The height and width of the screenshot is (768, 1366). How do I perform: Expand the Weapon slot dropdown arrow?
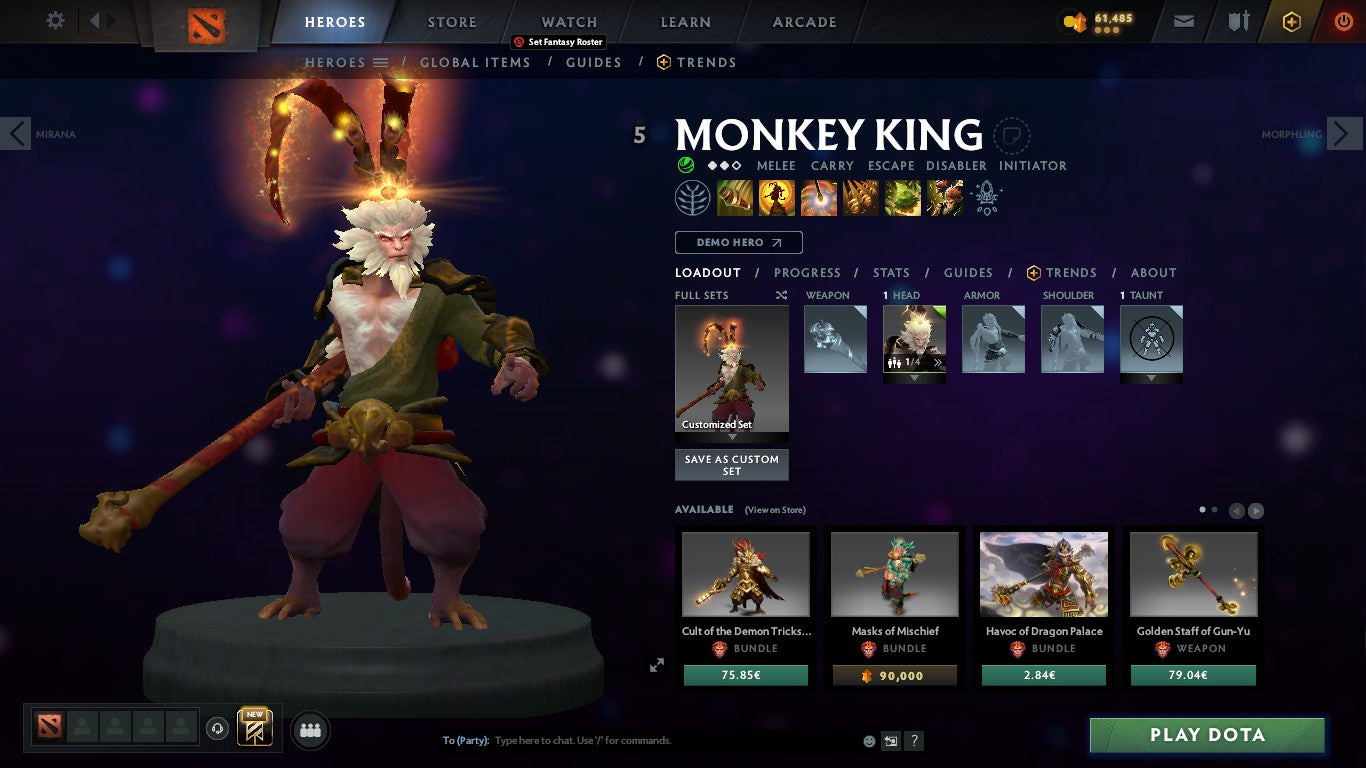[x=835, y=377]
